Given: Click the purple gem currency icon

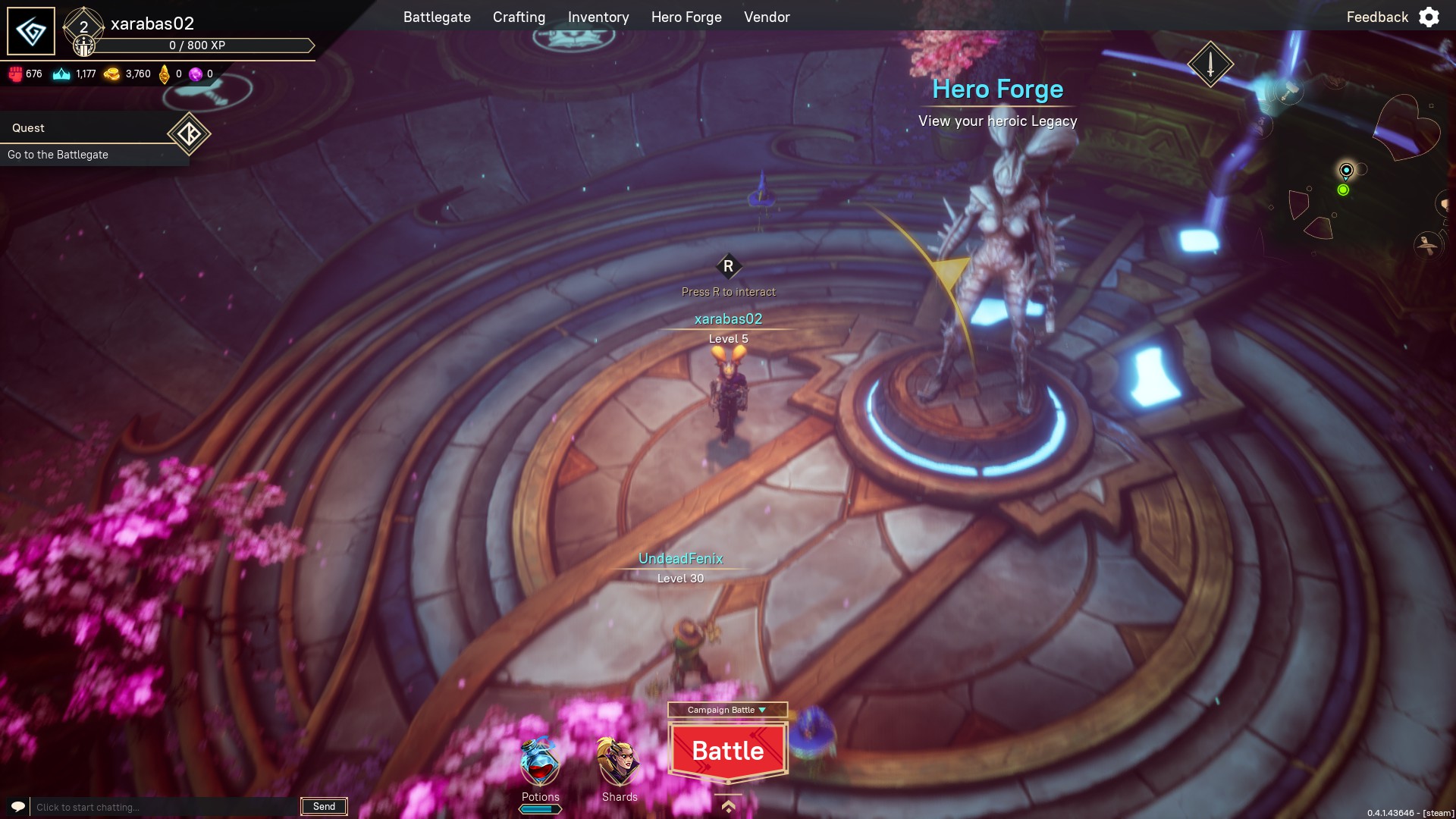Looking at the screenshot, I should pos(195,73).
